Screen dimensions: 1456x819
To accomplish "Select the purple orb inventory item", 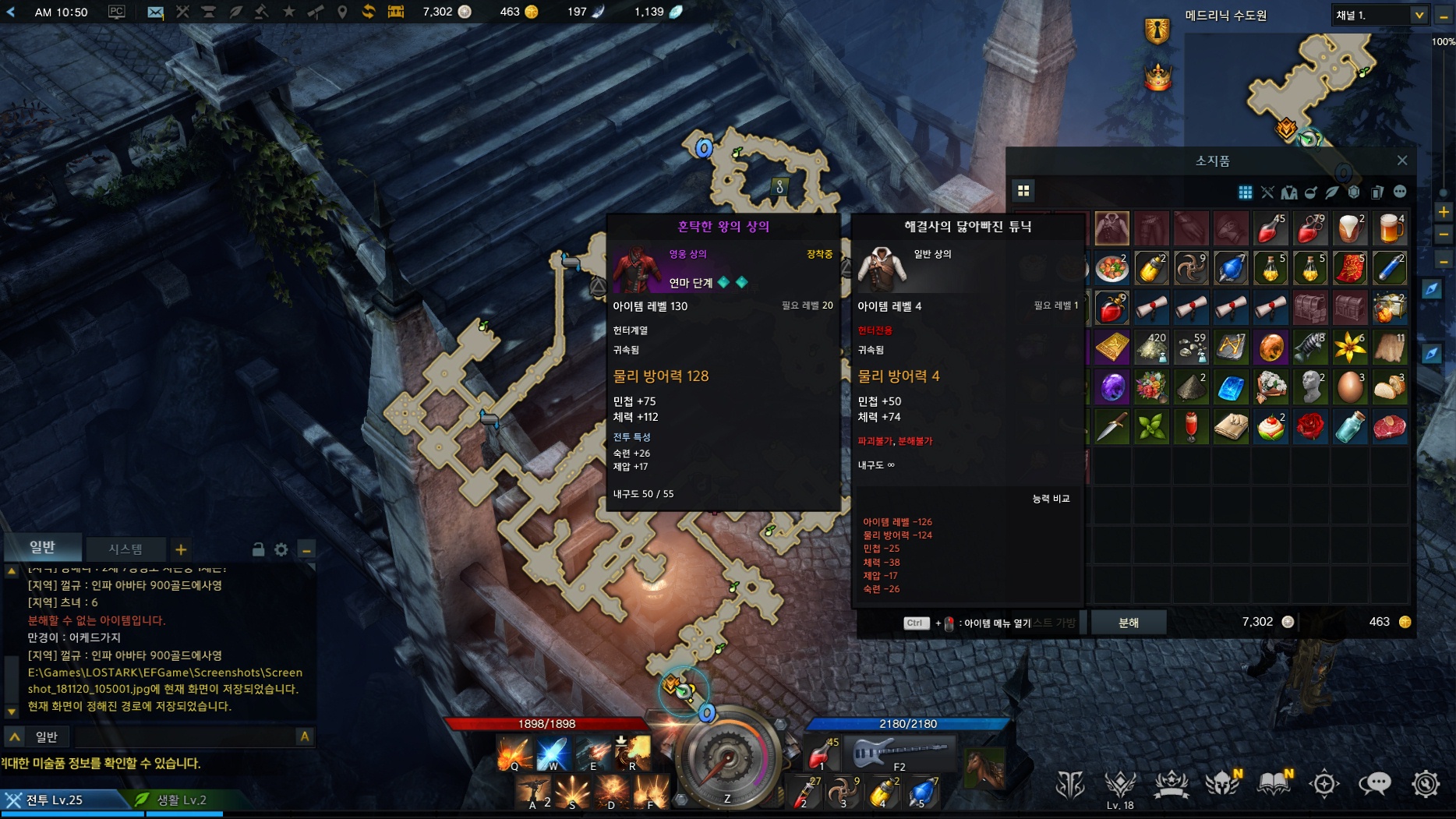I will (x=1112, y=387).
